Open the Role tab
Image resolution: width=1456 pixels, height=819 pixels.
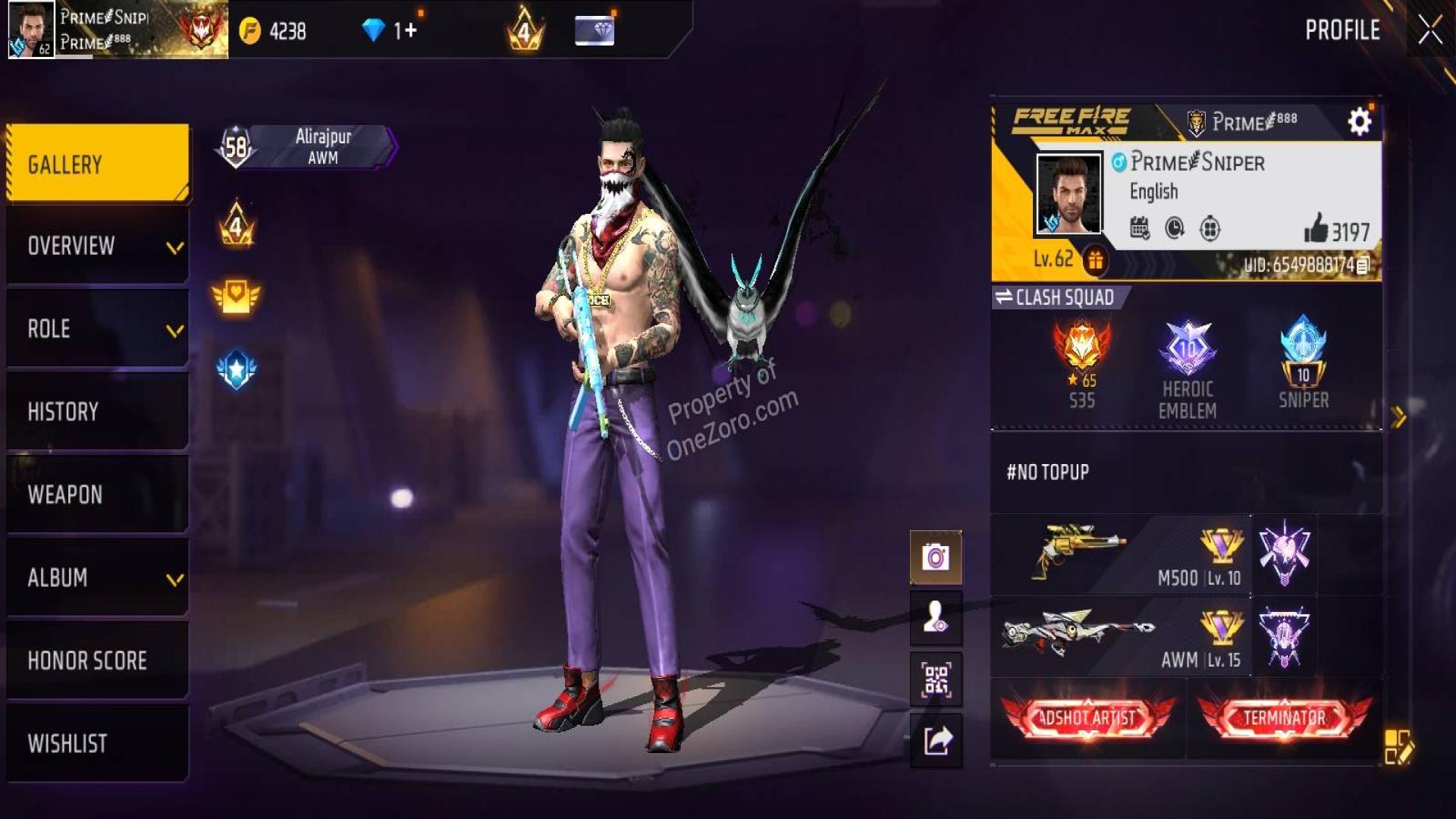click(98, 329)
